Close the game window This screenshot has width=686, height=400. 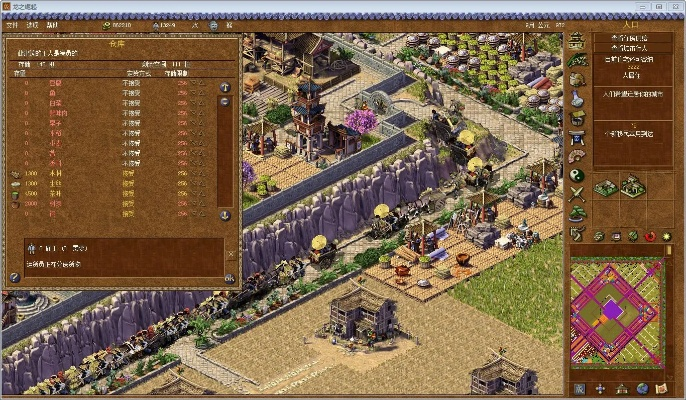(x=672, y=7)
